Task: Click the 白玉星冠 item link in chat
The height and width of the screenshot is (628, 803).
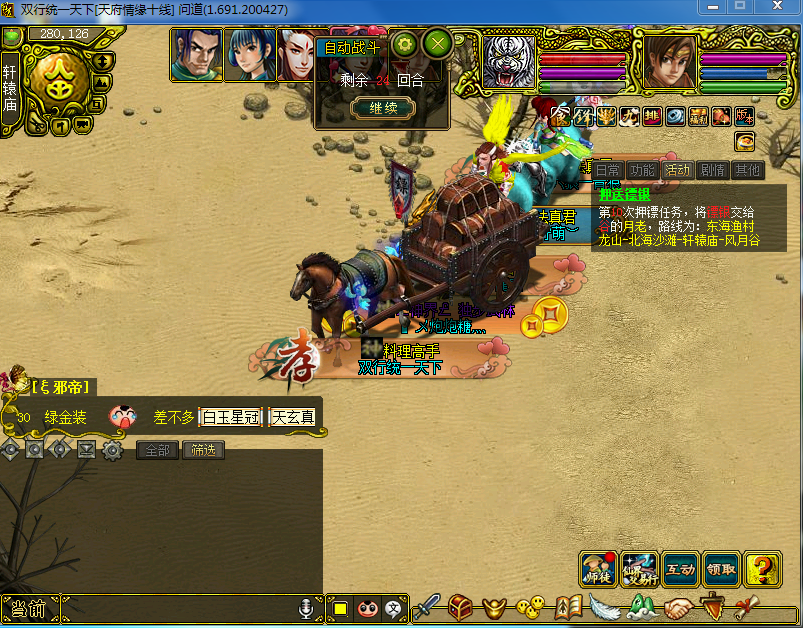Action: pyautogui.click(x=232, y=416)
